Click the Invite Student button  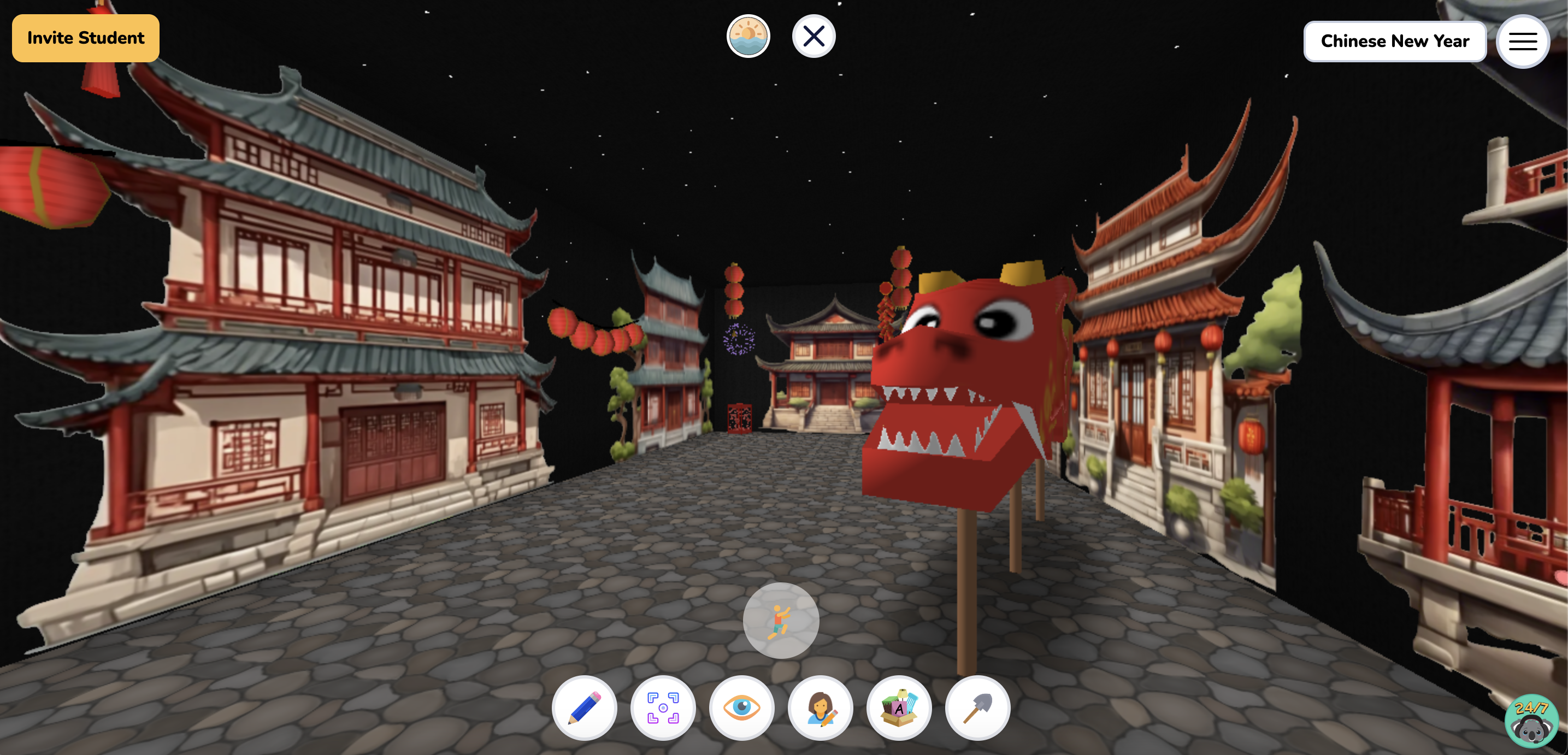[x=85, y=38]
